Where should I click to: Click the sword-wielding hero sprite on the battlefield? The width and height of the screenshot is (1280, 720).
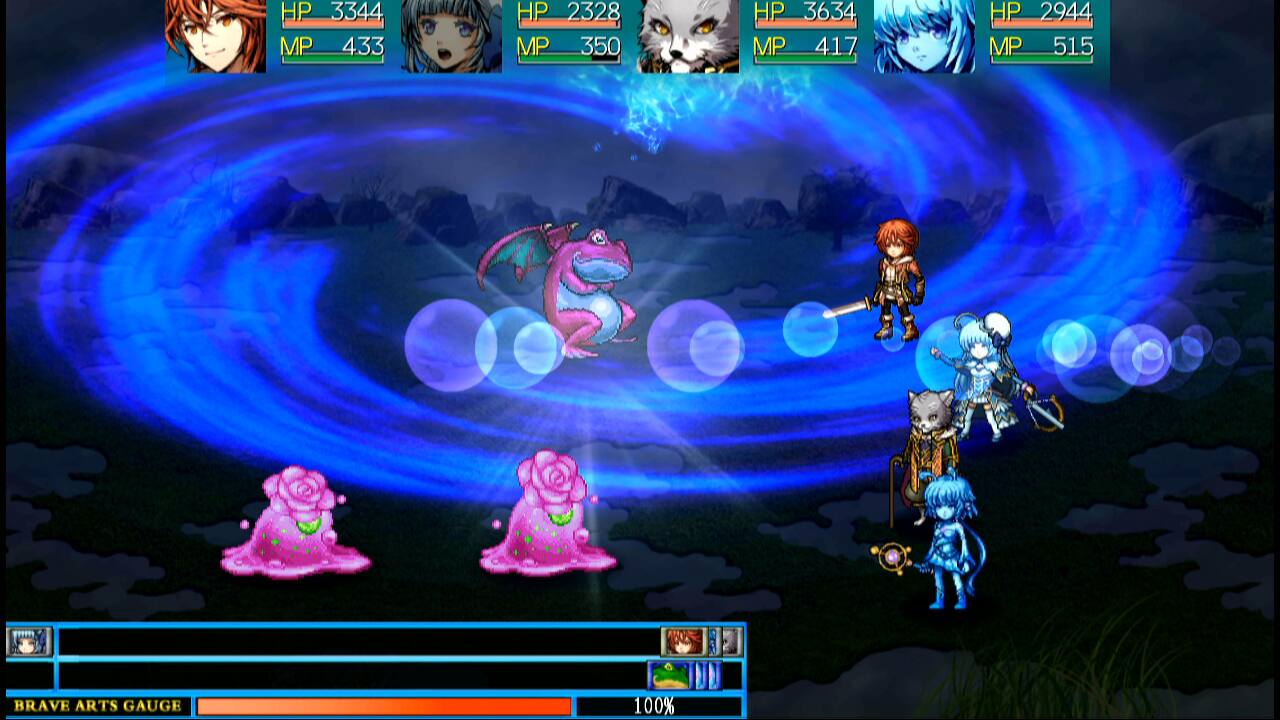(x=895, y=280)
